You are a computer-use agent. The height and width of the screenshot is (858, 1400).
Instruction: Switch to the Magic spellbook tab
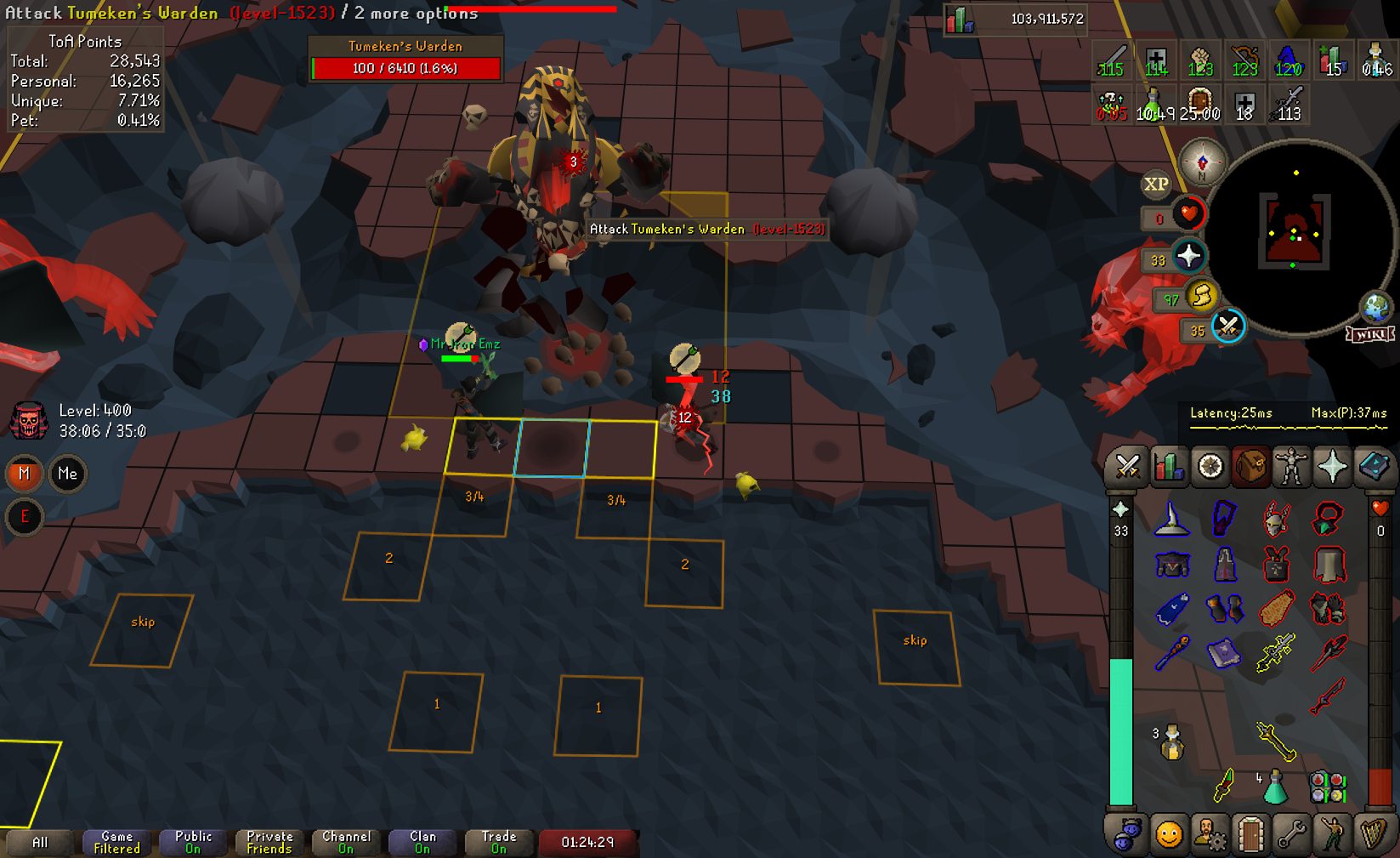click(x=1373, y=467)
